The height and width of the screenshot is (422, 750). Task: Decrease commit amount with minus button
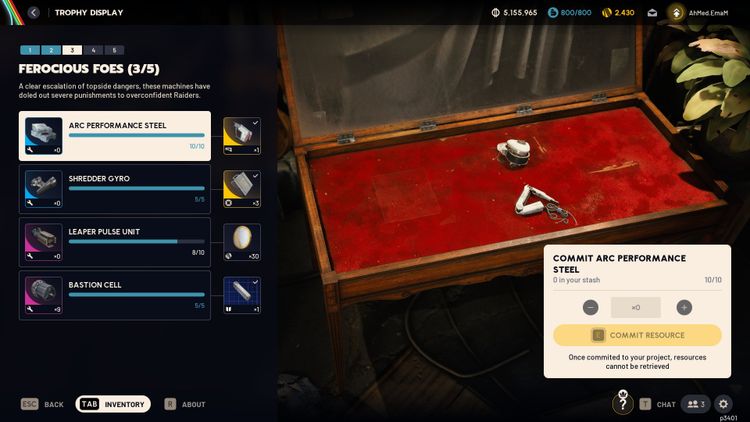(591, 308)
